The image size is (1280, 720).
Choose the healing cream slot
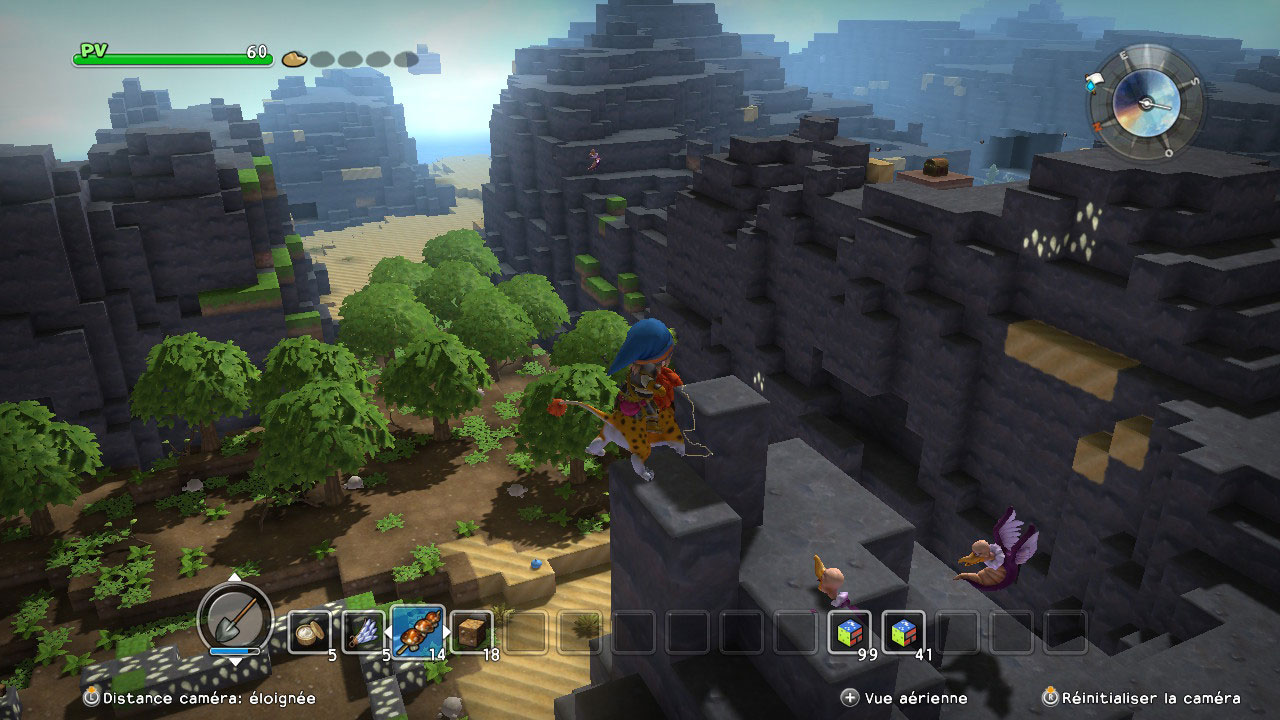pyautogui.click(x=309, y=631)
